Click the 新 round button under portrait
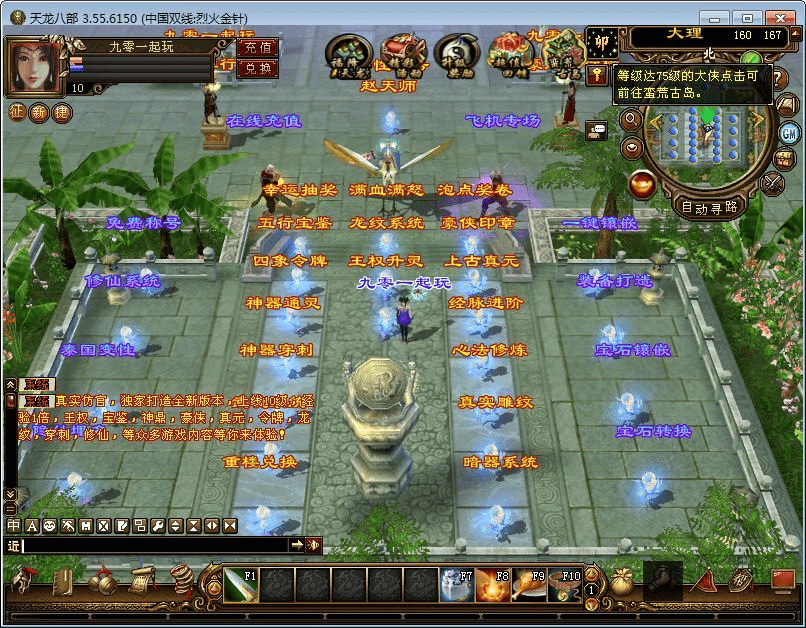The image size is (806, 628). coord(39,113)
